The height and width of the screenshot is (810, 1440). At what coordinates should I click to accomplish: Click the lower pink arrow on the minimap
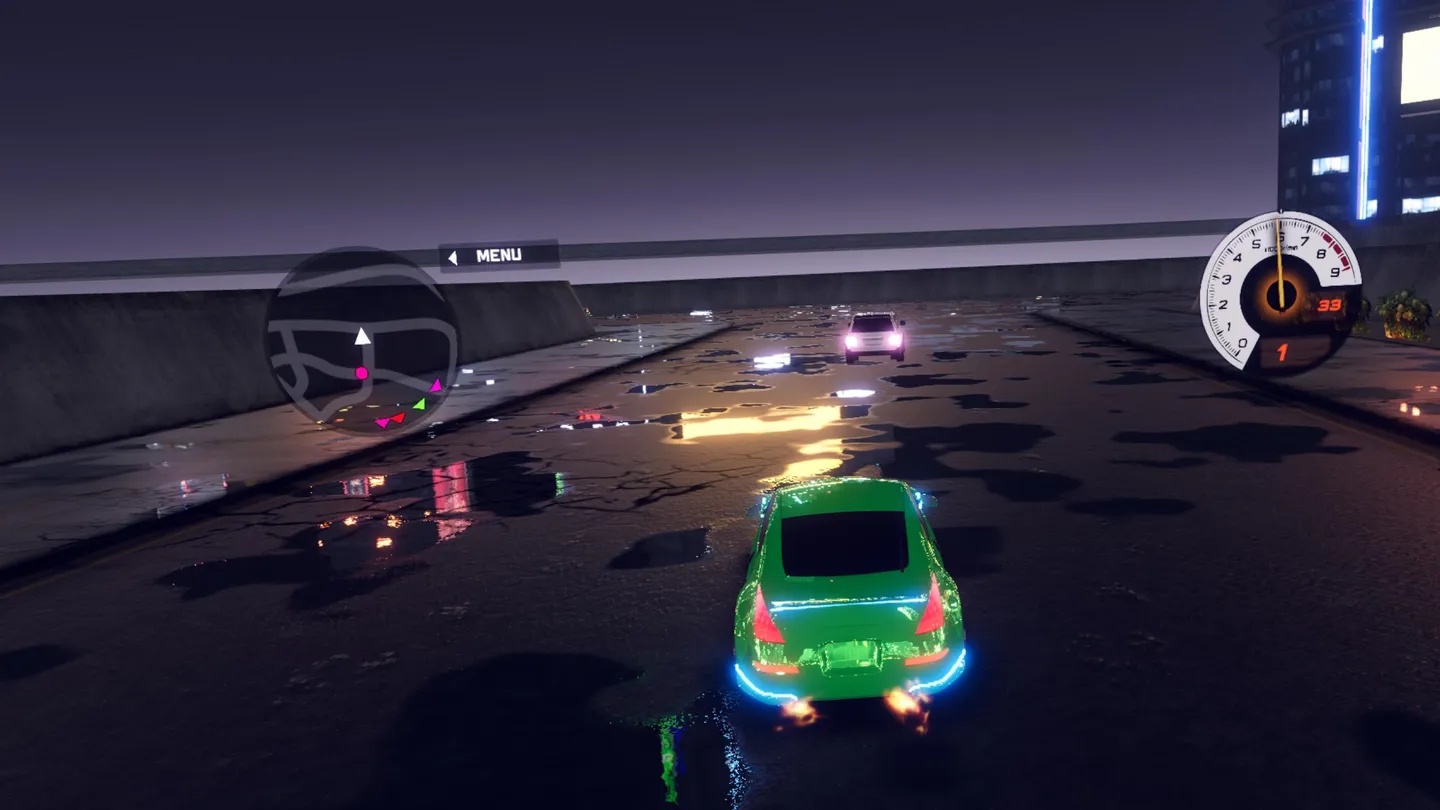pyautogui.click(x=385, y=423)
